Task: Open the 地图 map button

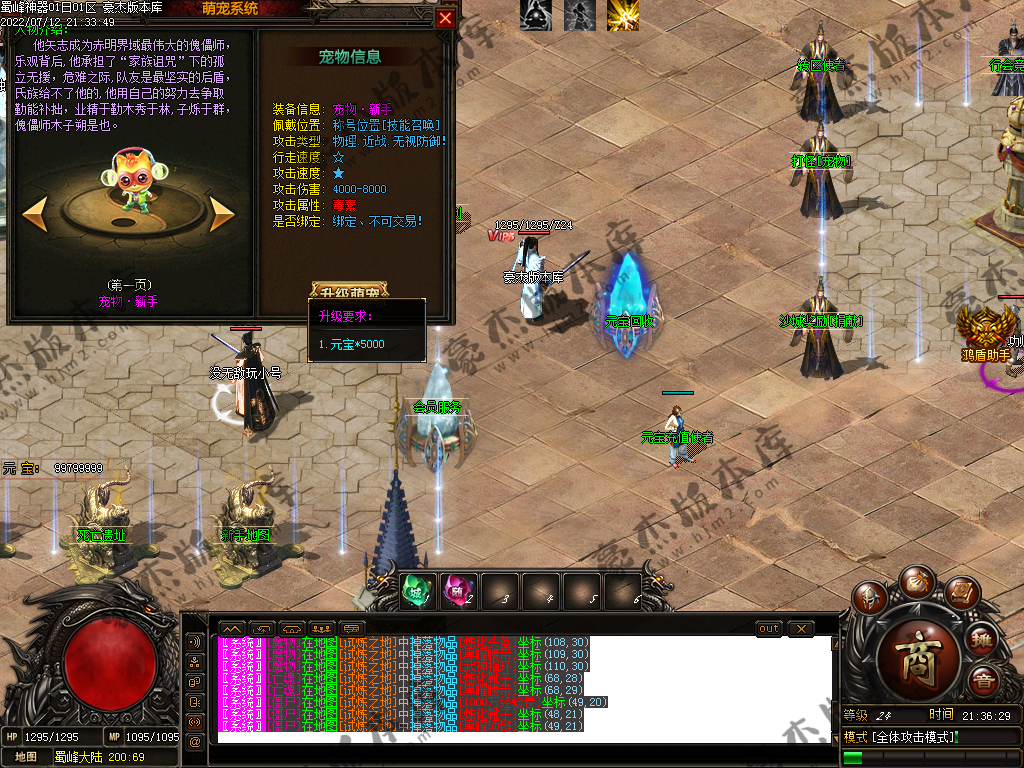Action: click(x=26, y=757)
